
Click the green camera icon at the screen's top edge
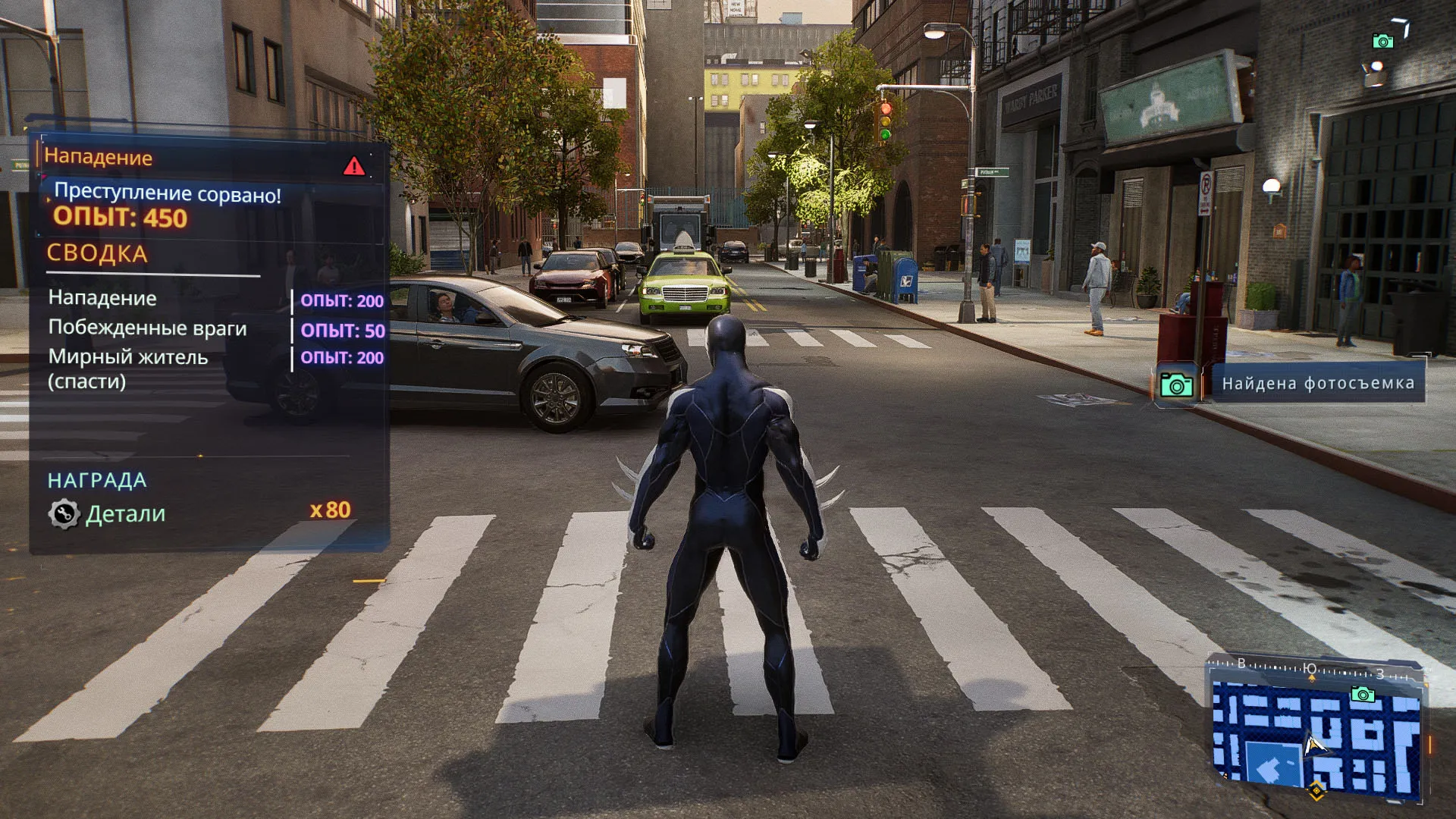(x=1382, y=41)
